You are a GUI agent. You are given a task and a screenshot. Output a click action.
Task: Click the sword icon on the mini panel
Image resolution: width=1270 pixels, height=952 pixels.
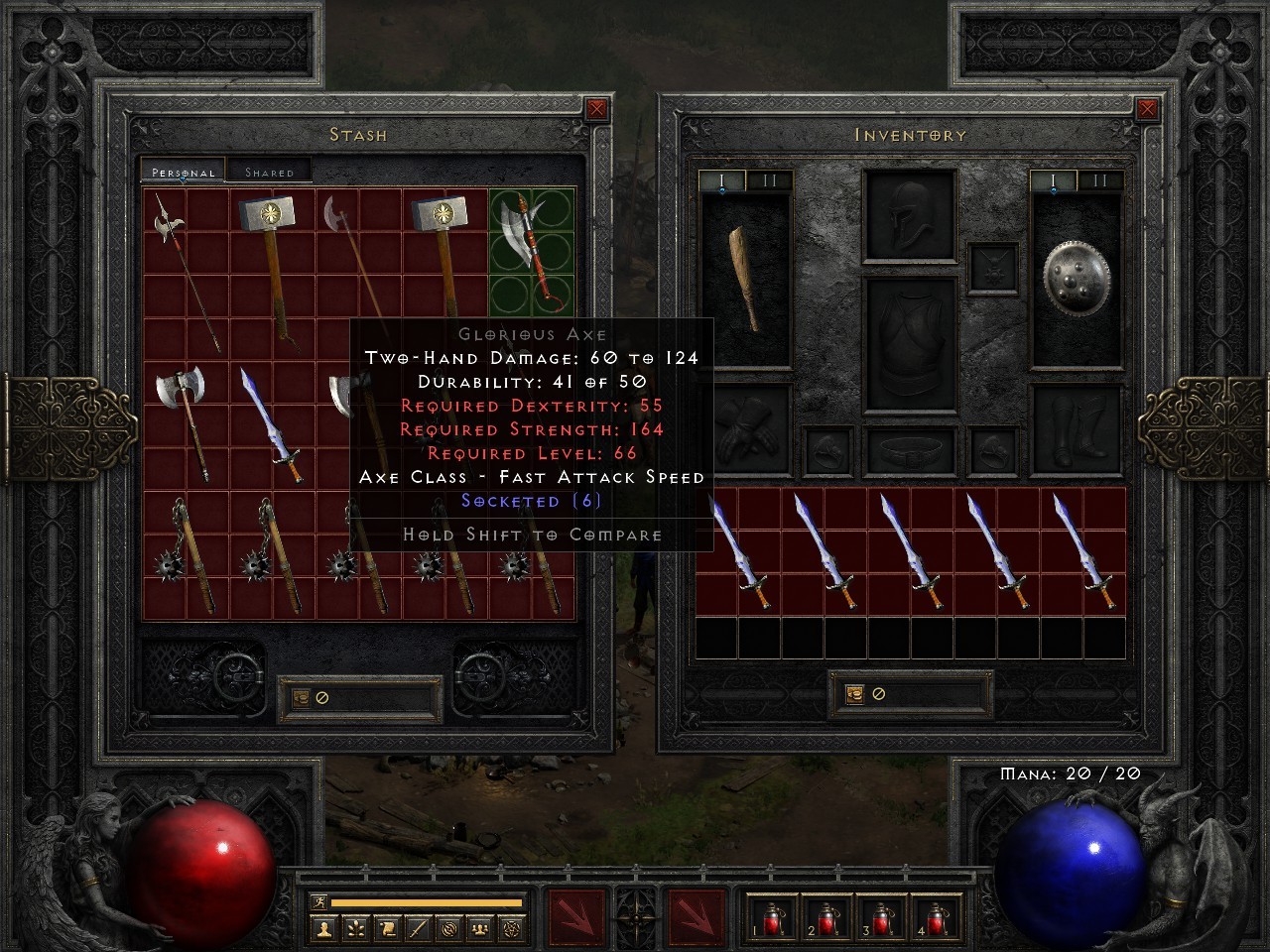click(417, 930)
